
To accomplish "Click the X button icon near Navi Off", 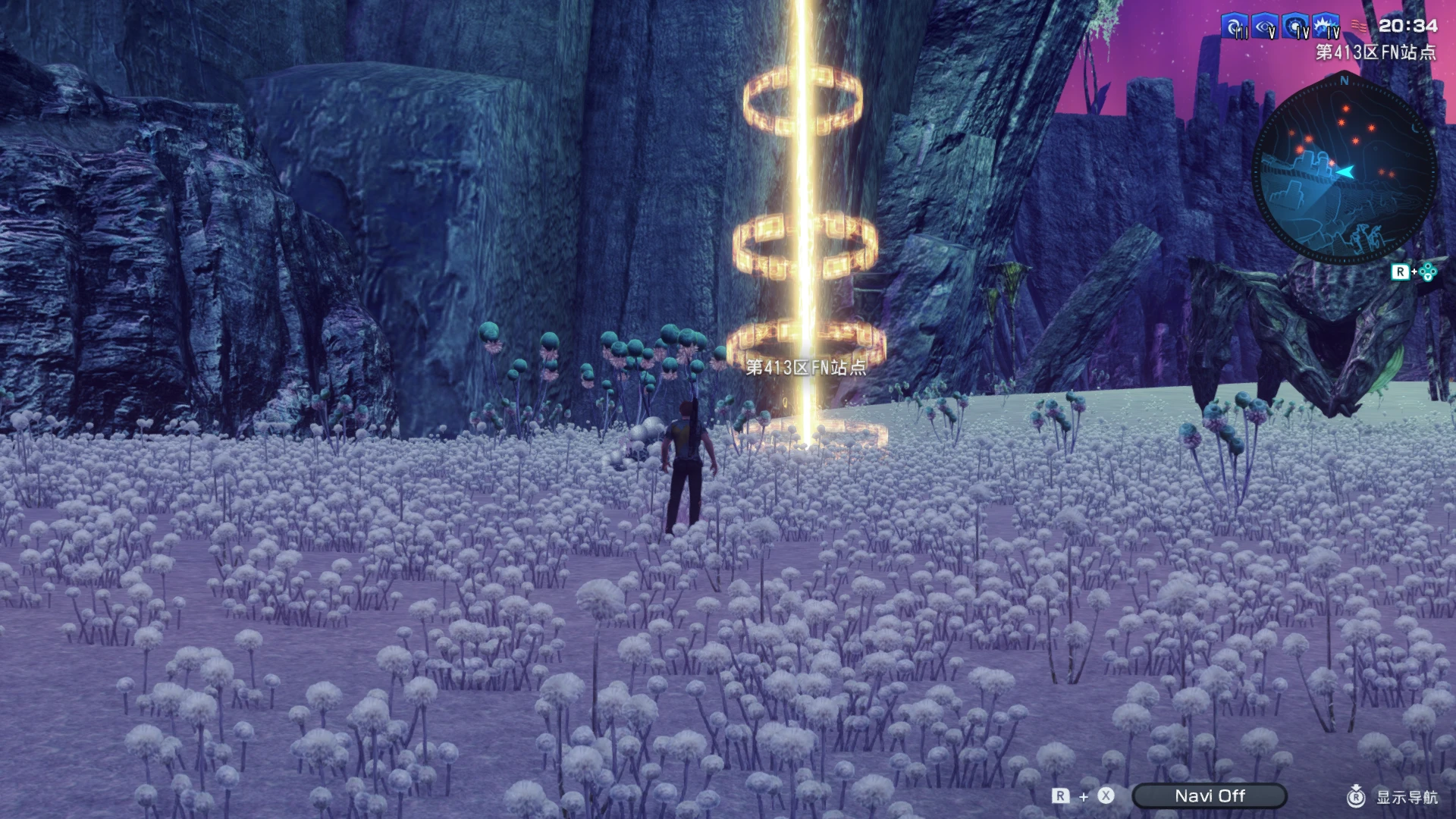I will coord(1105,795).
